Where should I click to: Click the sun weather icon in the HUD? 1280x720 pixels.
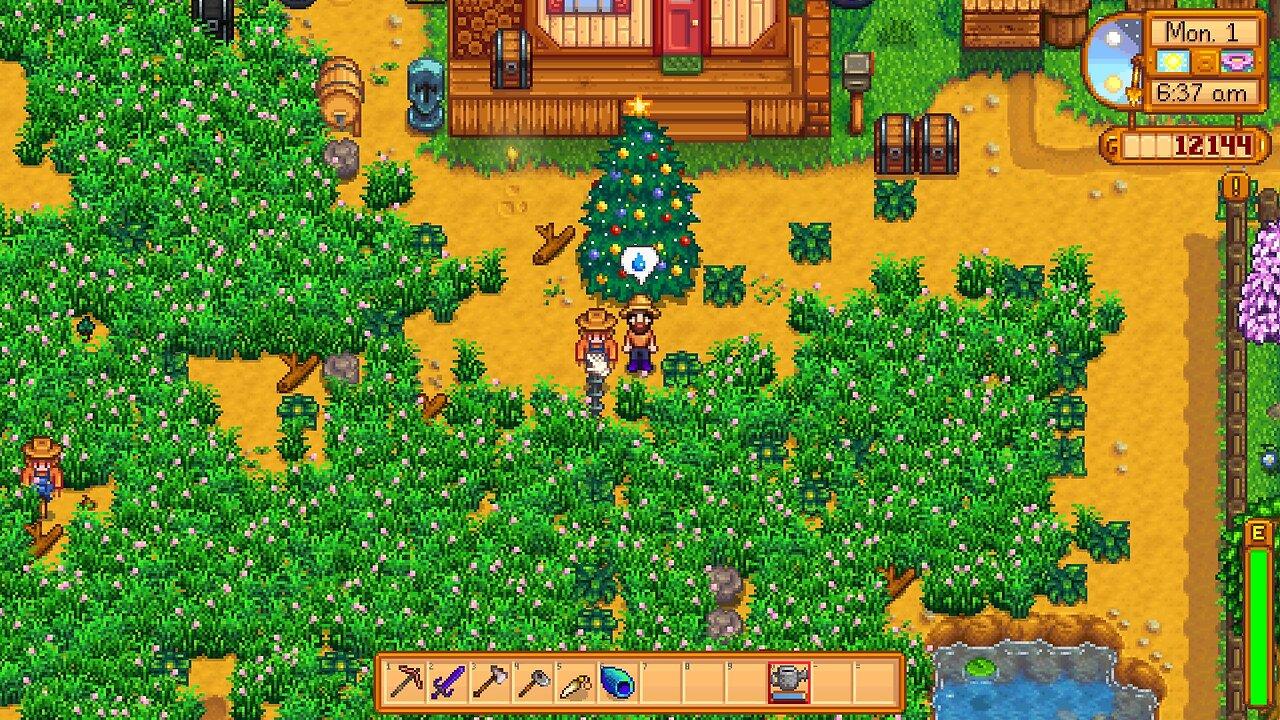[1173, 61]
